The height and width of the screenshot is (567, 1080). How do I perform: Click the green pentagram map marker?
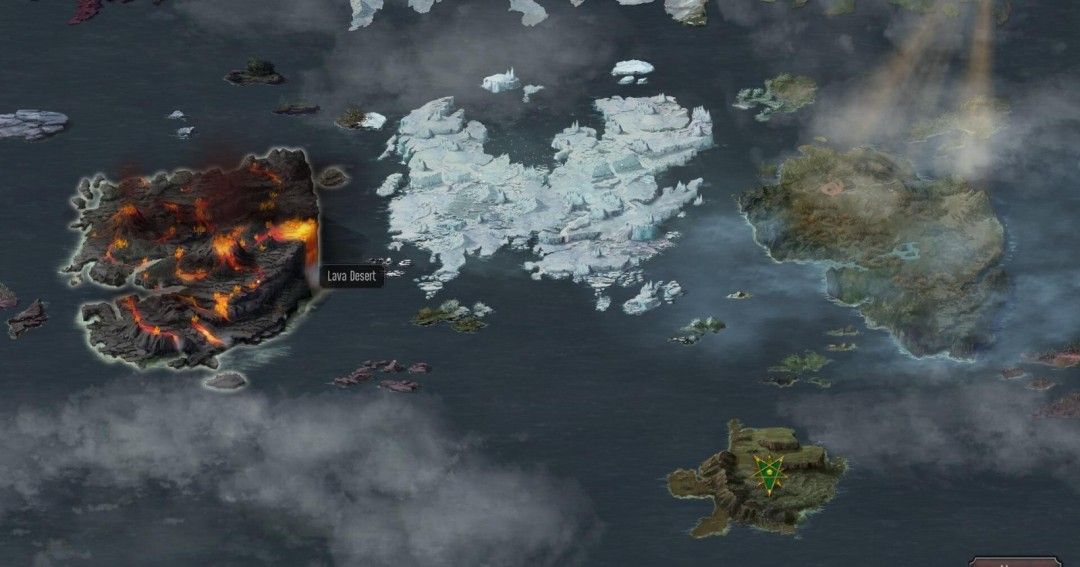[768, 473]
